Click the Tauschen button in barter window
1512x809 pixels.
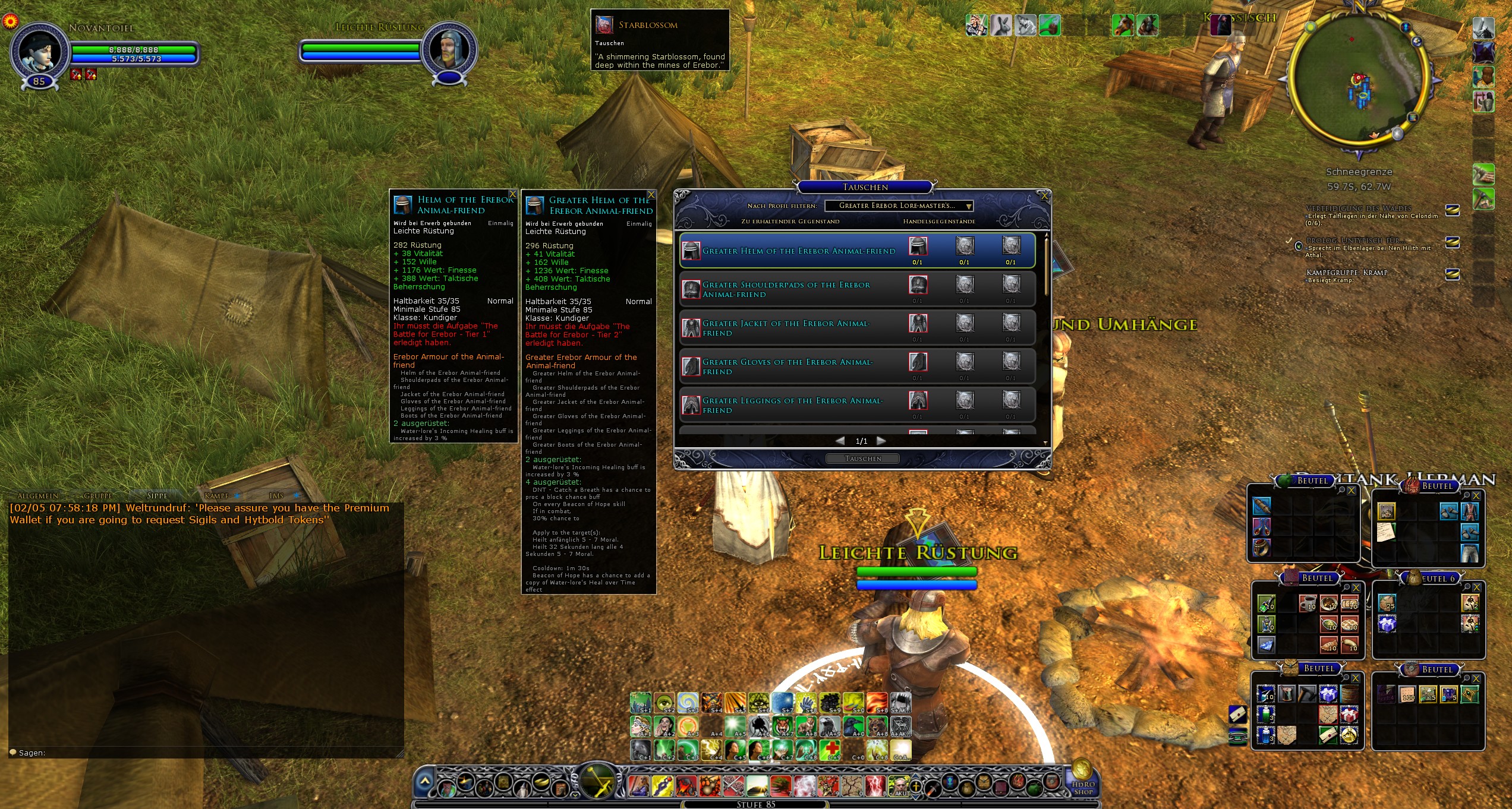[862, 459]
